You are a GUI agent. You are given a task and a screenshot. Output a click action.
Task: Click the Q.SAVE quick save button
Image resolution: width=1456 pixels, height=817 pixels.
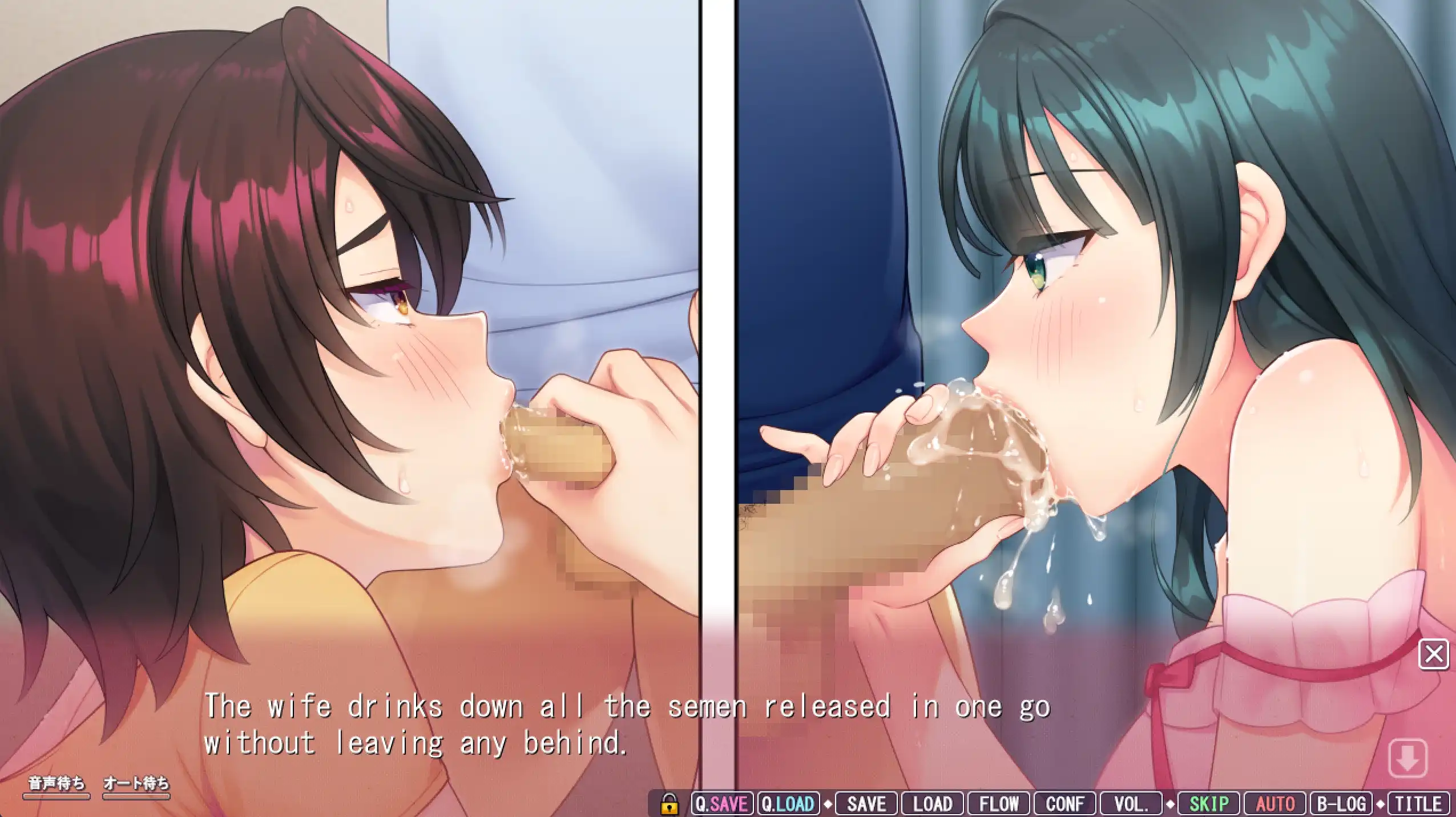point(722,804)
